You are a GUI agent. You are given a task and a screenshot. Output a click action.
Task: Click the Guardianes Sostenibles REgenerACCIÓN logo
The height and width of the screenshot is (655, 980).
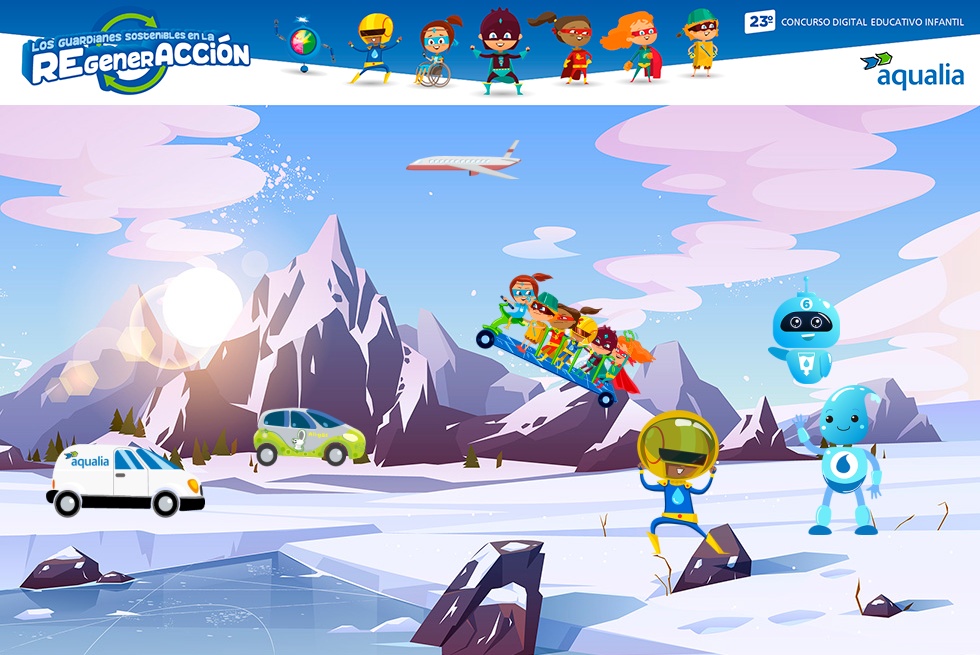138,53
